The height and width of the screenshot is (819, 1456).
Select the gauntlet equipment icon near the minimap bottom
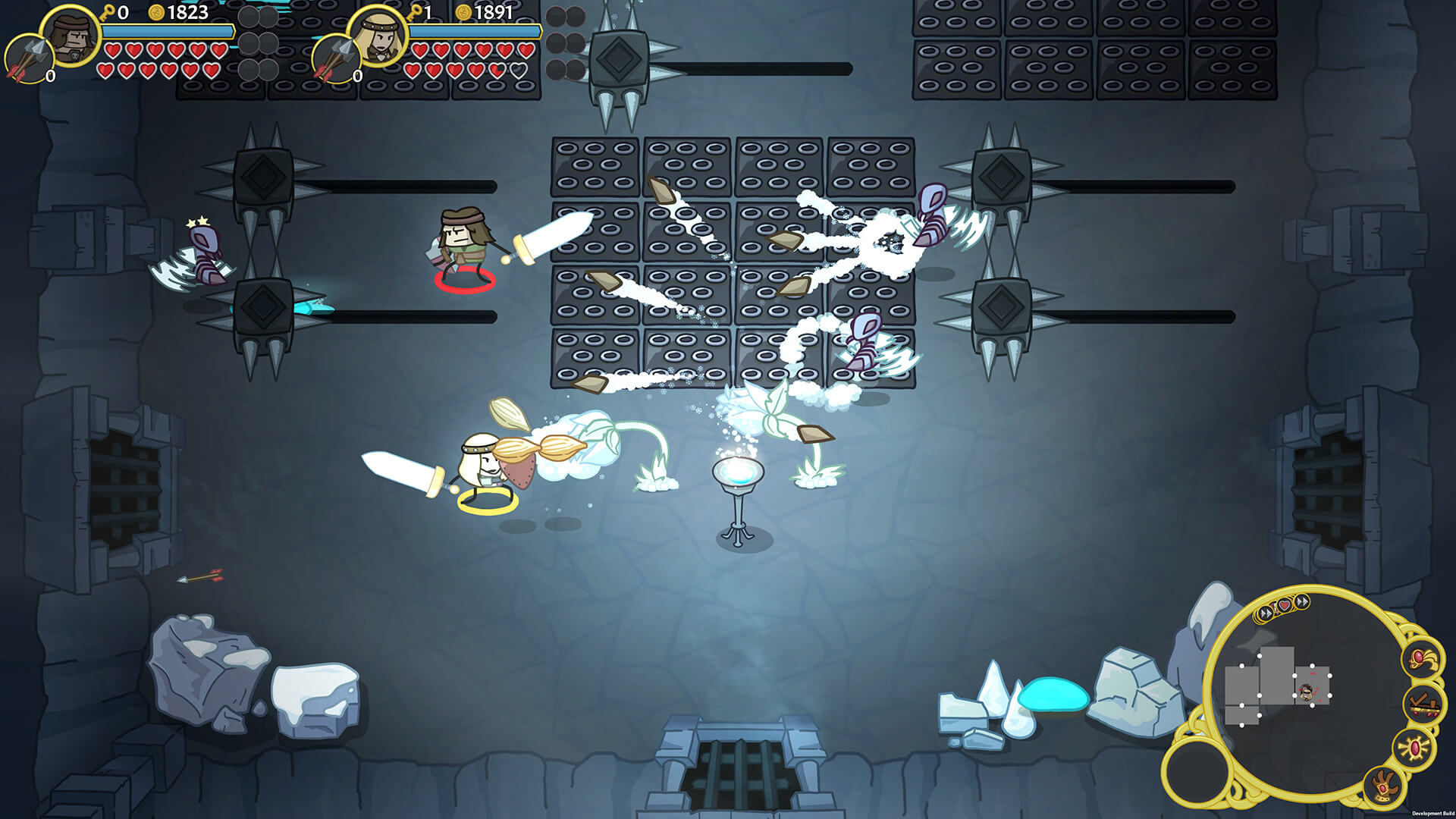[1382, 785]
